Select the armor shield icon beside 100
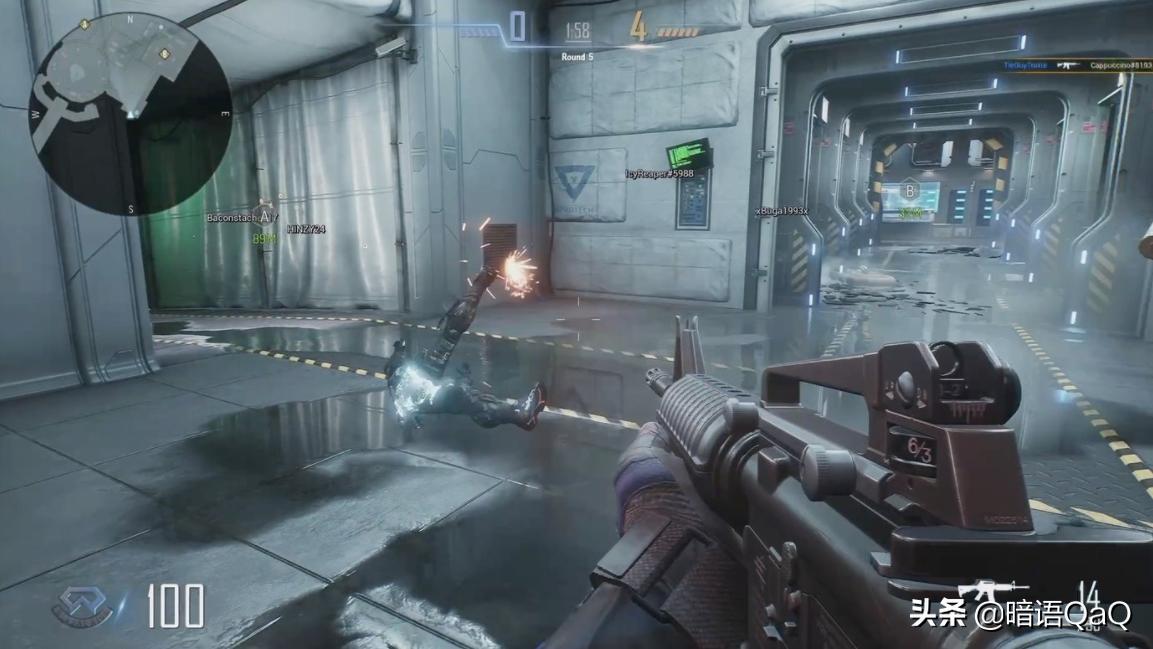 point(85,605)
